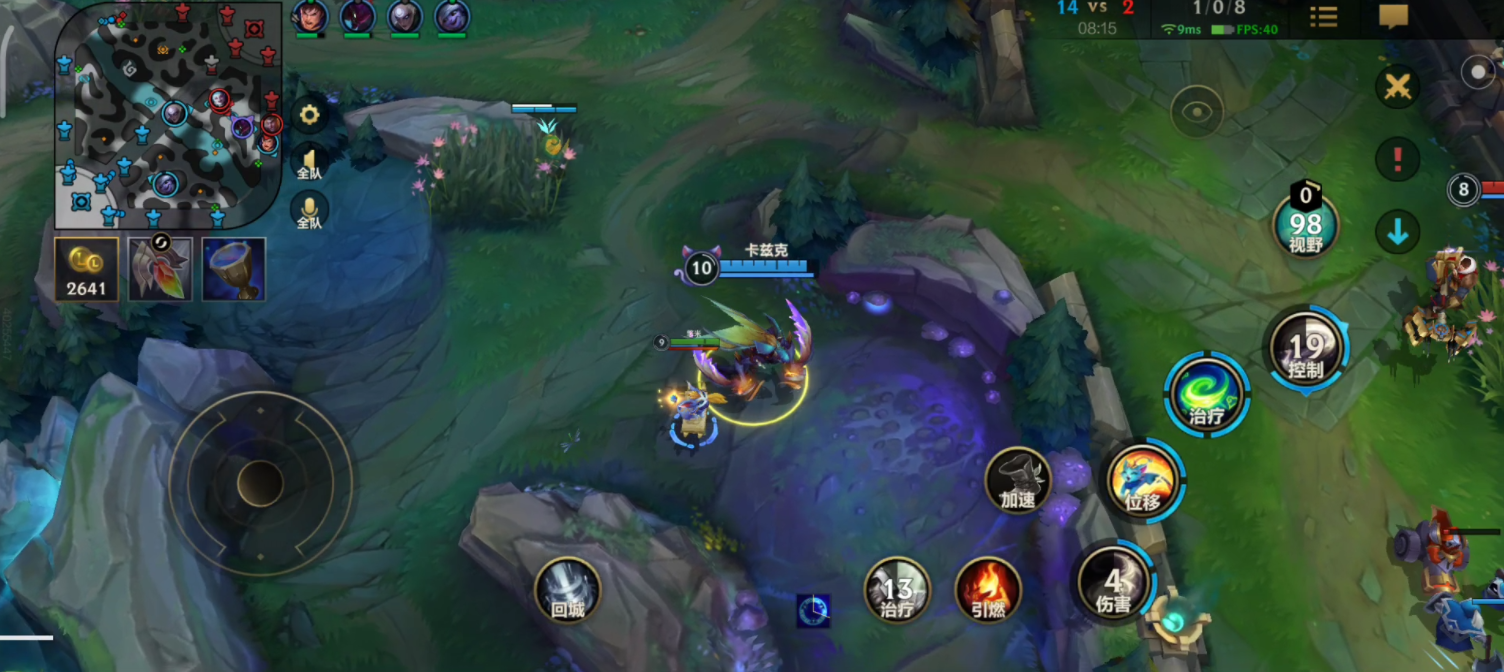1504x672 pixels.
Task: Open the gear settings icon
Action: pos(310,116)
